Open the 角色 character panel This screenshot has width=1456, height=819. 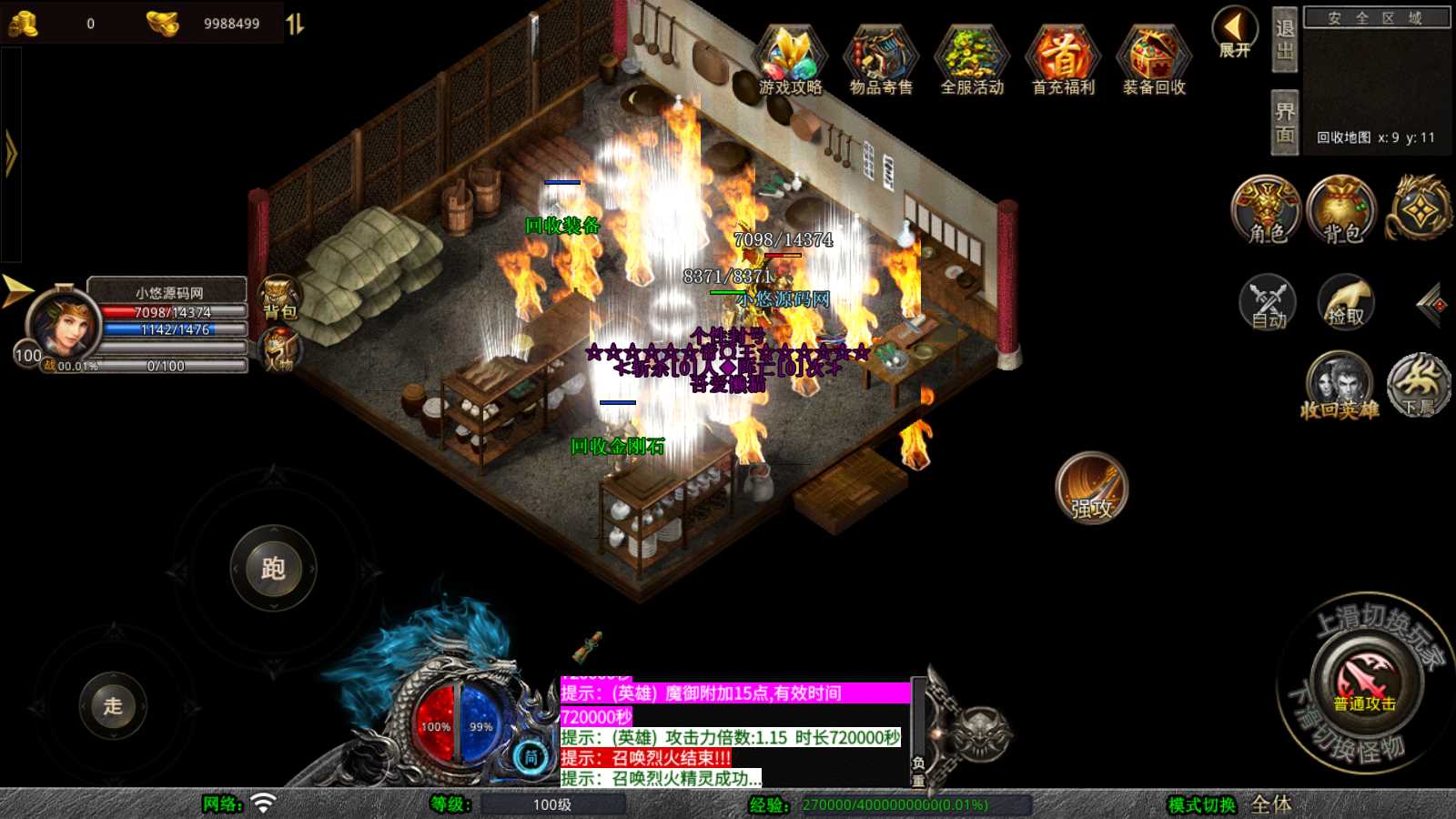(1267, 210)
